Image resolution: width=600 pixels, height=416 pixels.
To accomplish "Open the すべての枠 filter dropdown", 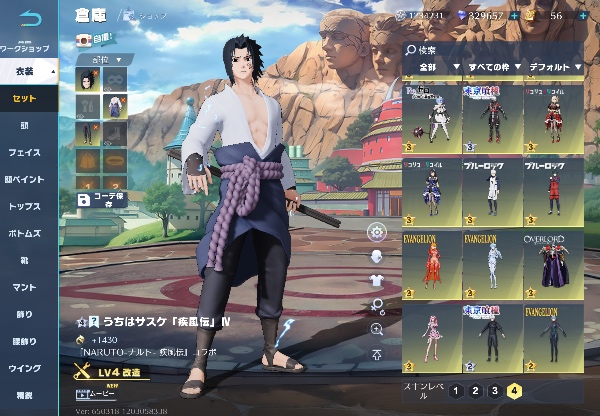I will pos(489,67).
